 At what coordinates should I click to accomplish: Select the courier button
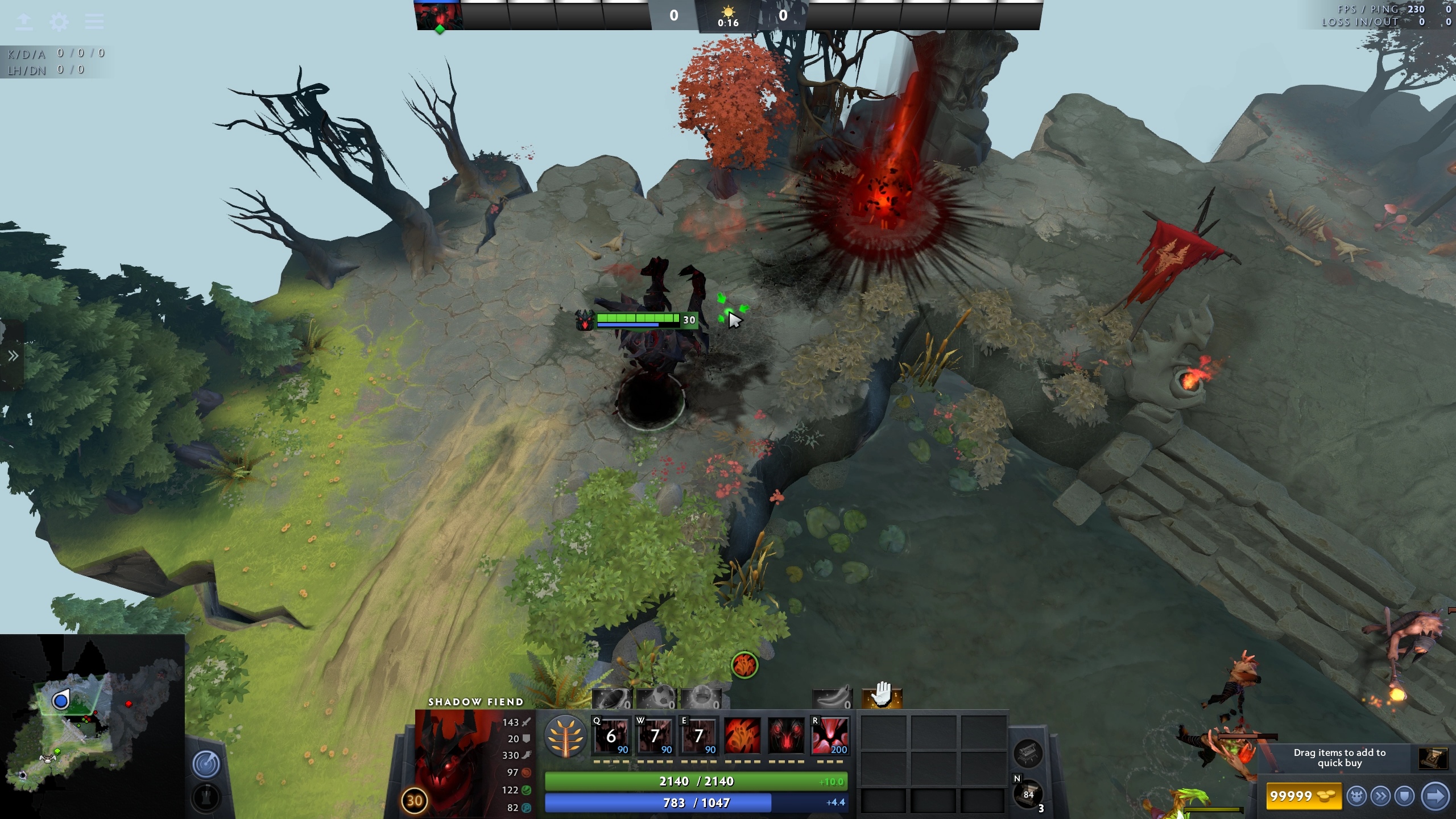[1356, 796]
